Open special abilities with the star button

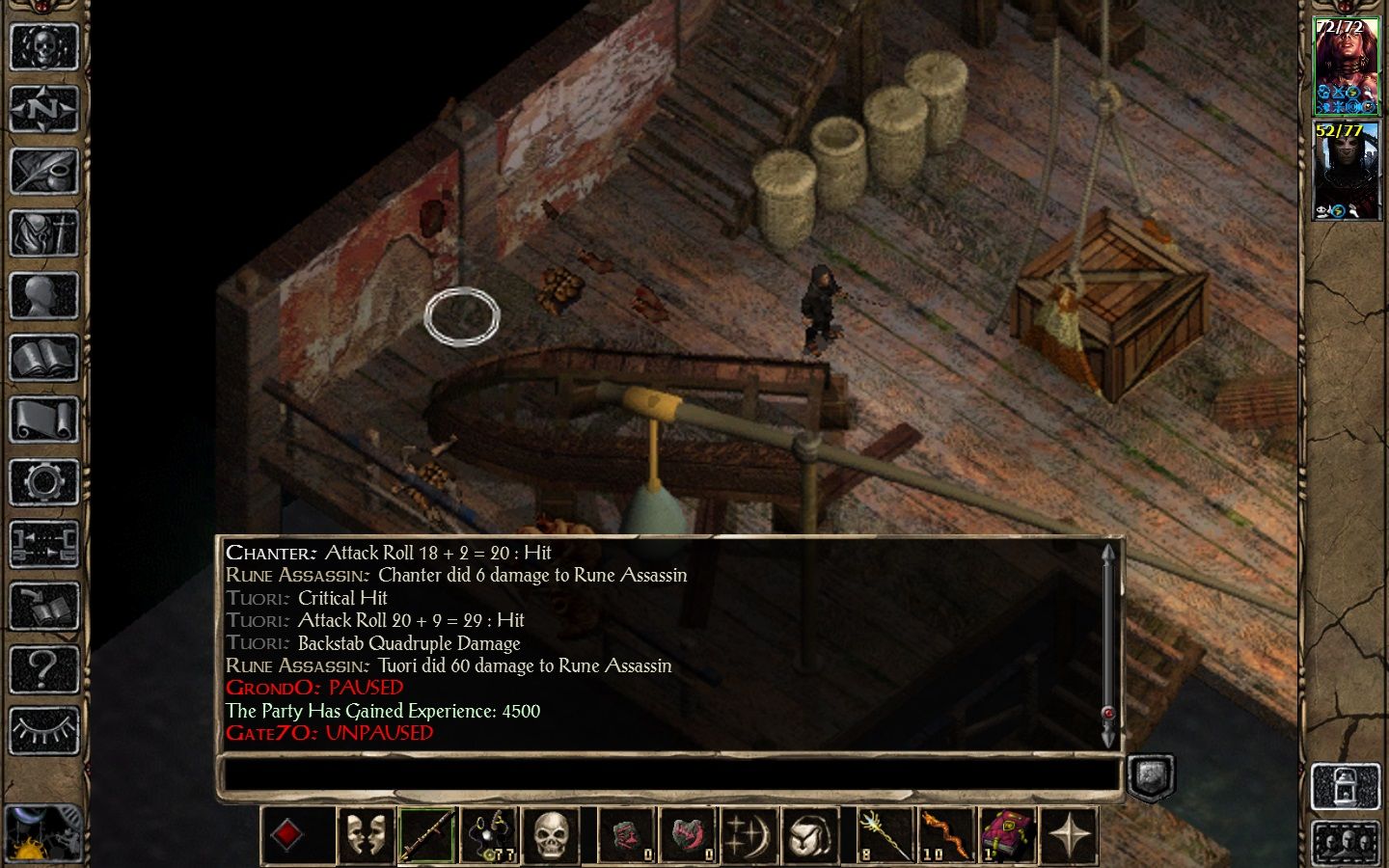click(x=1069, y=835)
